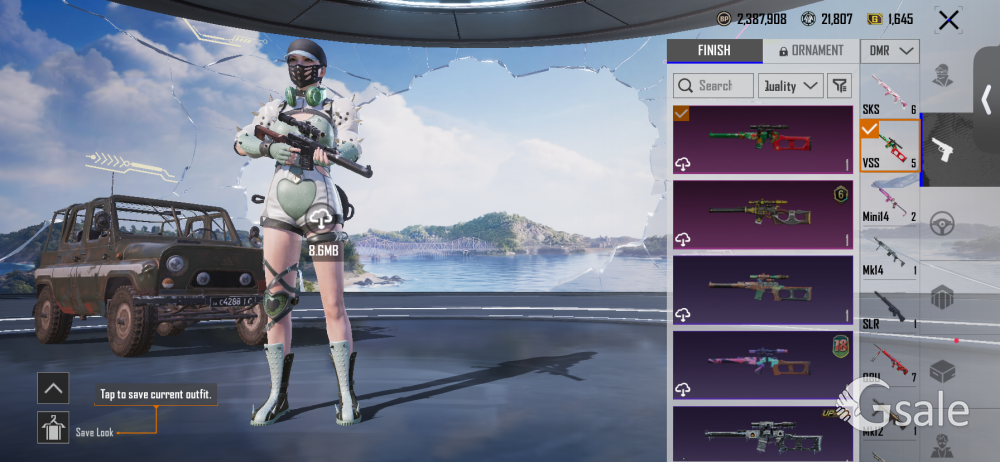Viewport: 1000px width, 462px height.
Task: Select the equipped red and green VSS finish
Action: coord(763,140)
